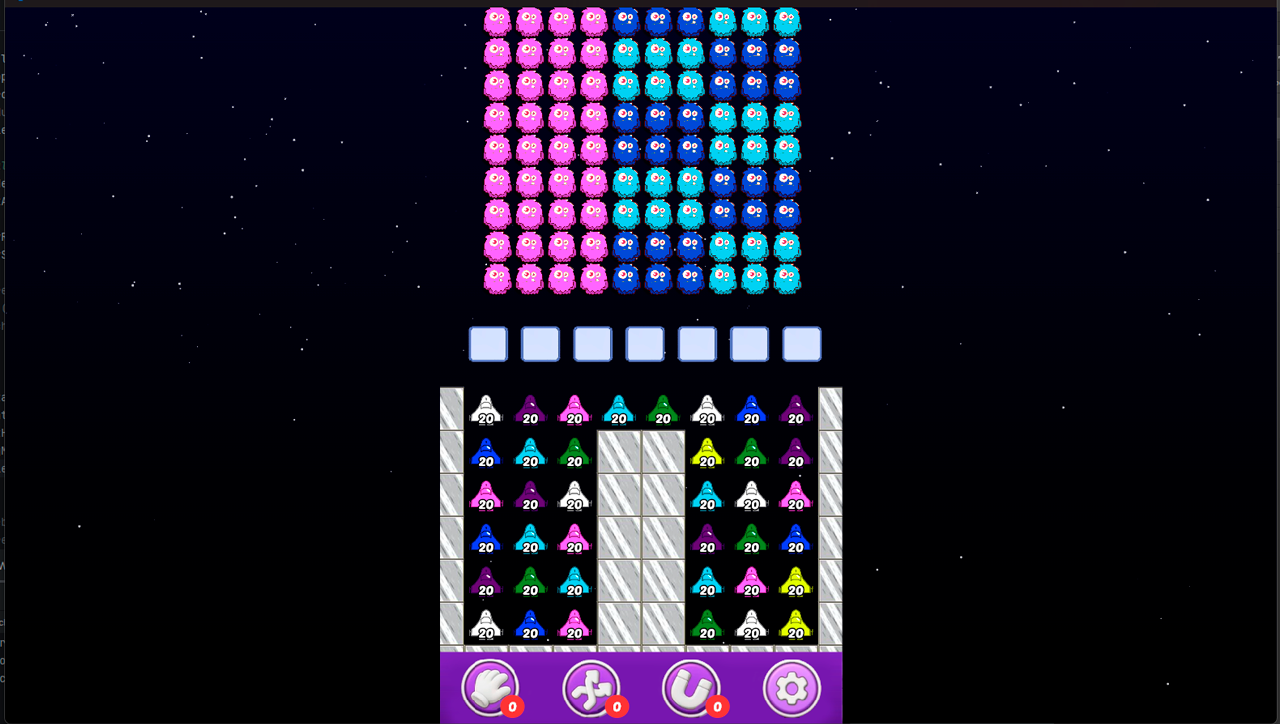
Task: Click the leftmost empty collection slot
Action: click(x=488, y=343)
